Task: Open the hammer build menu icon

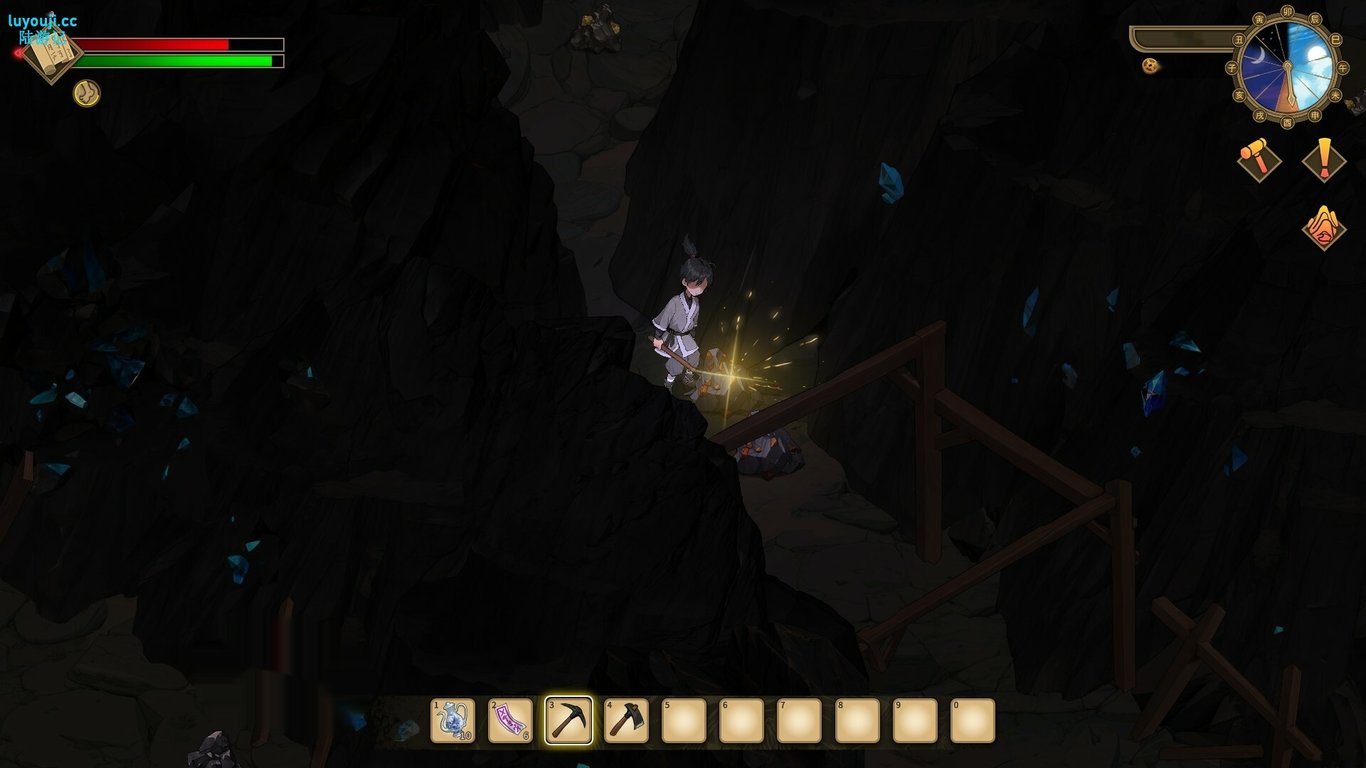Action: tap(1259, 159)
